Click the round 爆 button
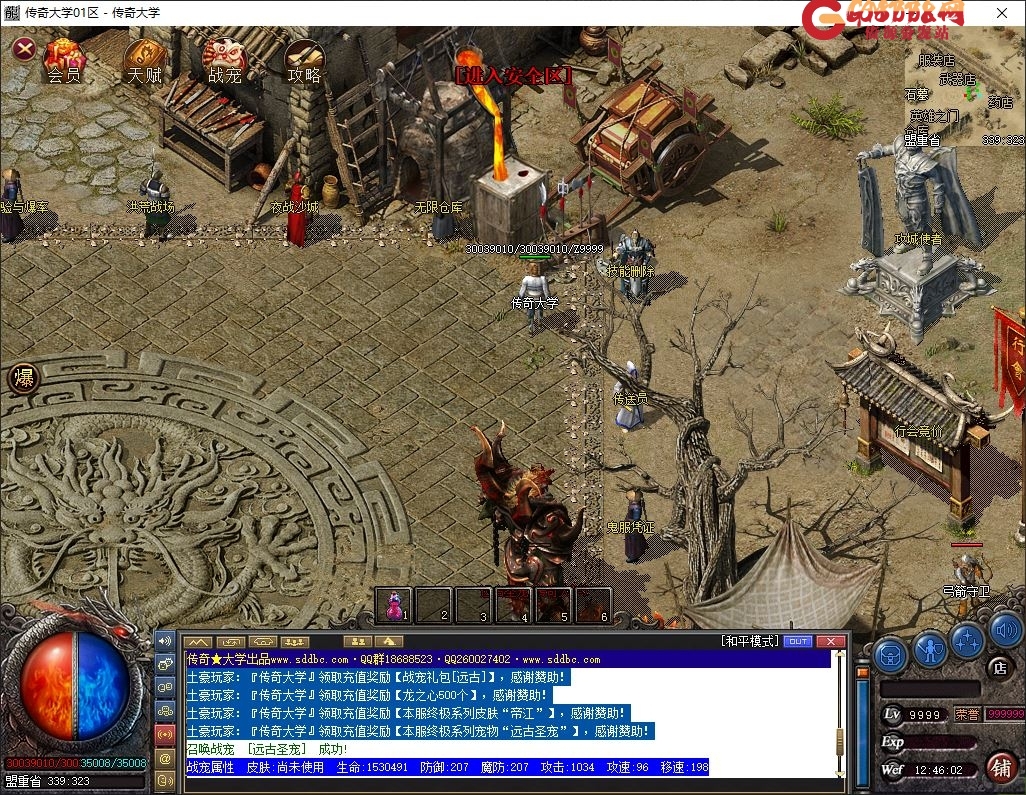 pos(22,378)
